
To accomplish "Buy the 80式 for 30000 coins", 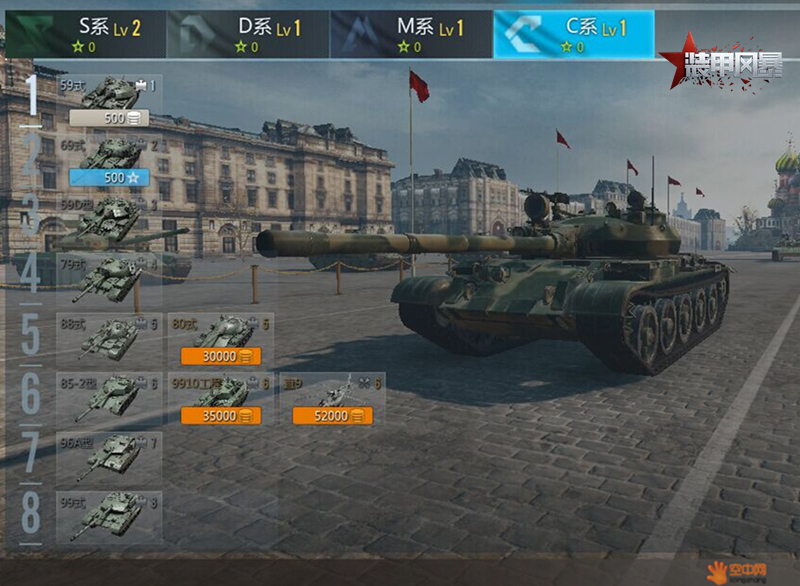I will (220, 356).
